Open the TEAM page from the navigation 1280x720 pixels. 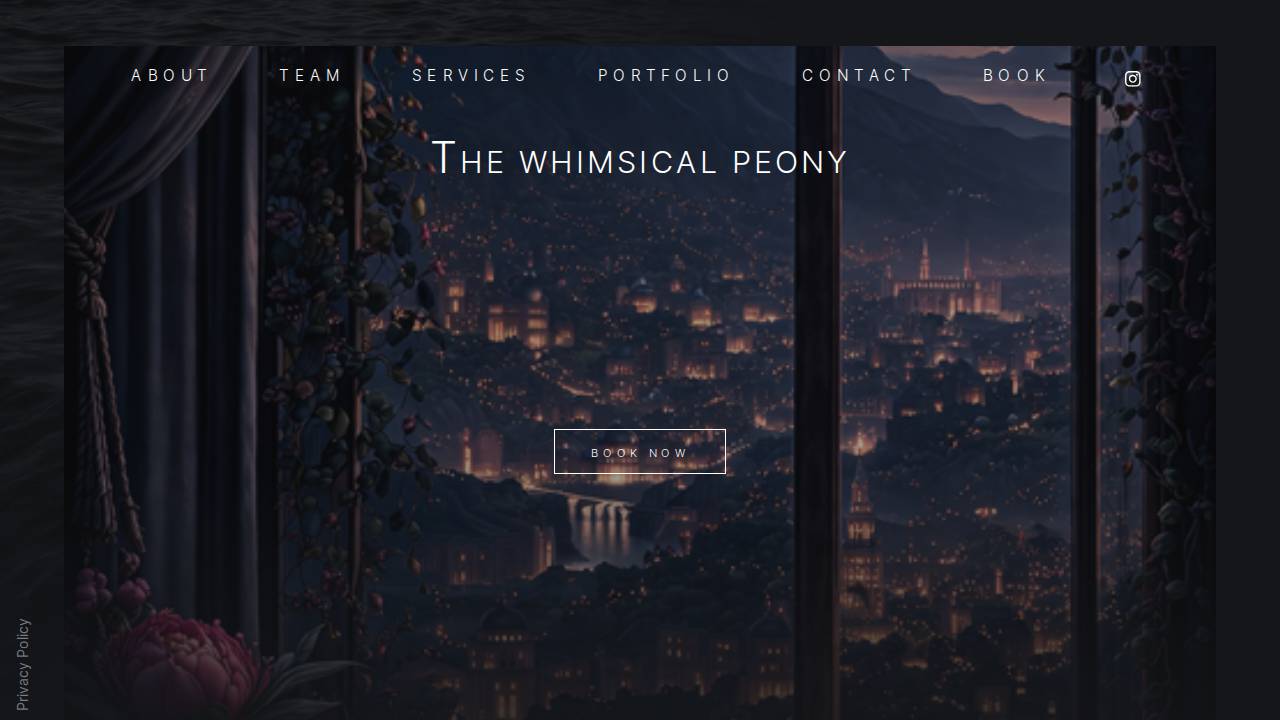coord(310,75)
